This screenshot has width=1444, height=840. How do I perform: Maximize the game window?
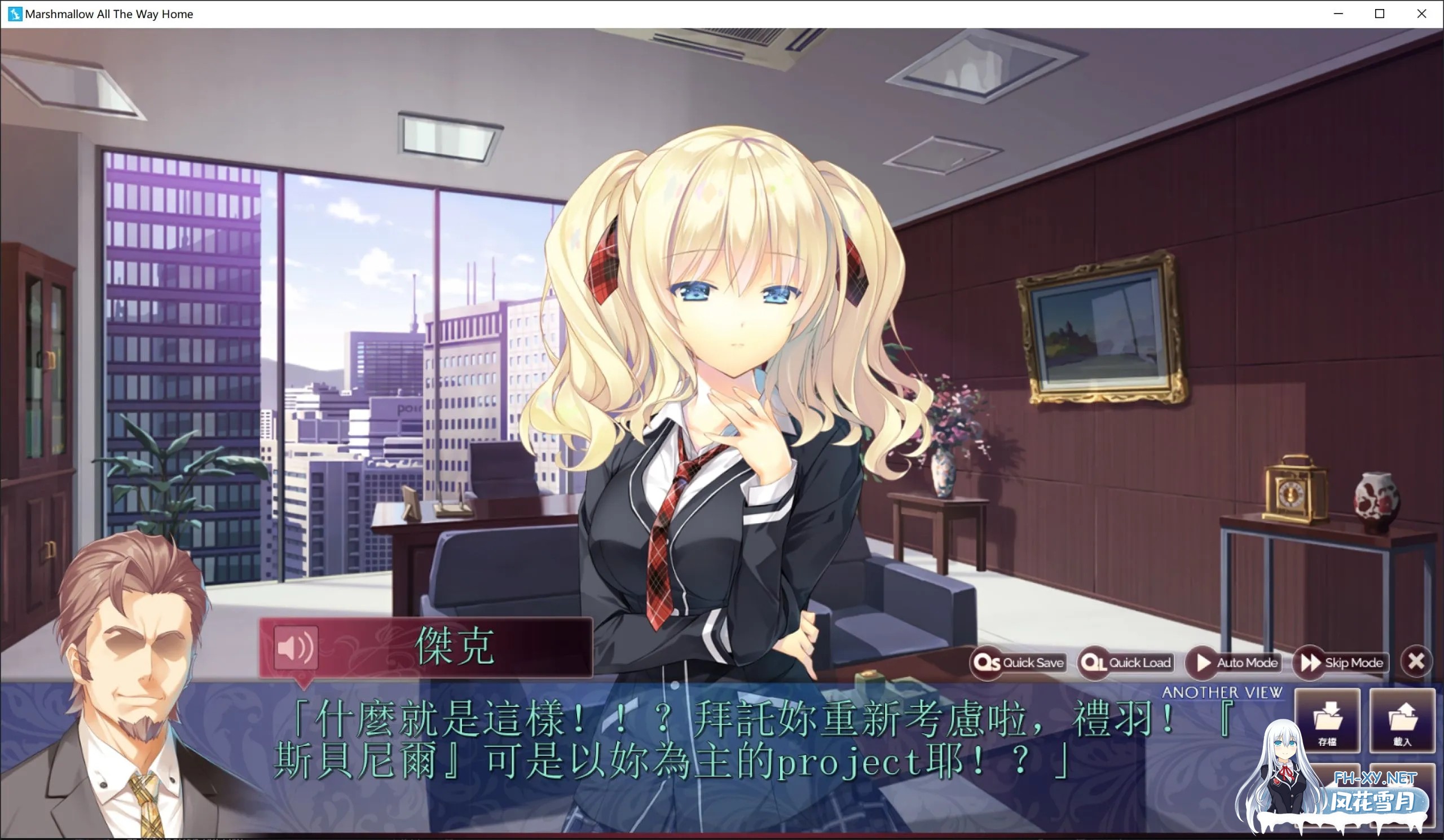coord(1379,13)
